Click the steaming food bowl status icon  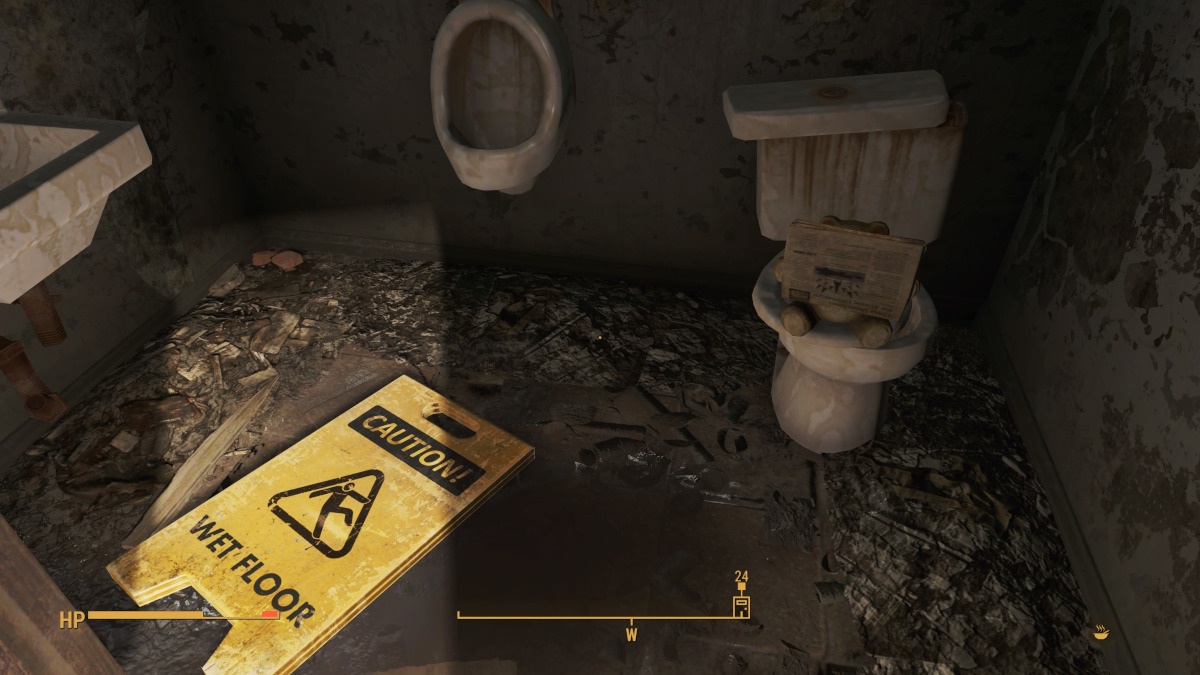tap(1101, 632)
